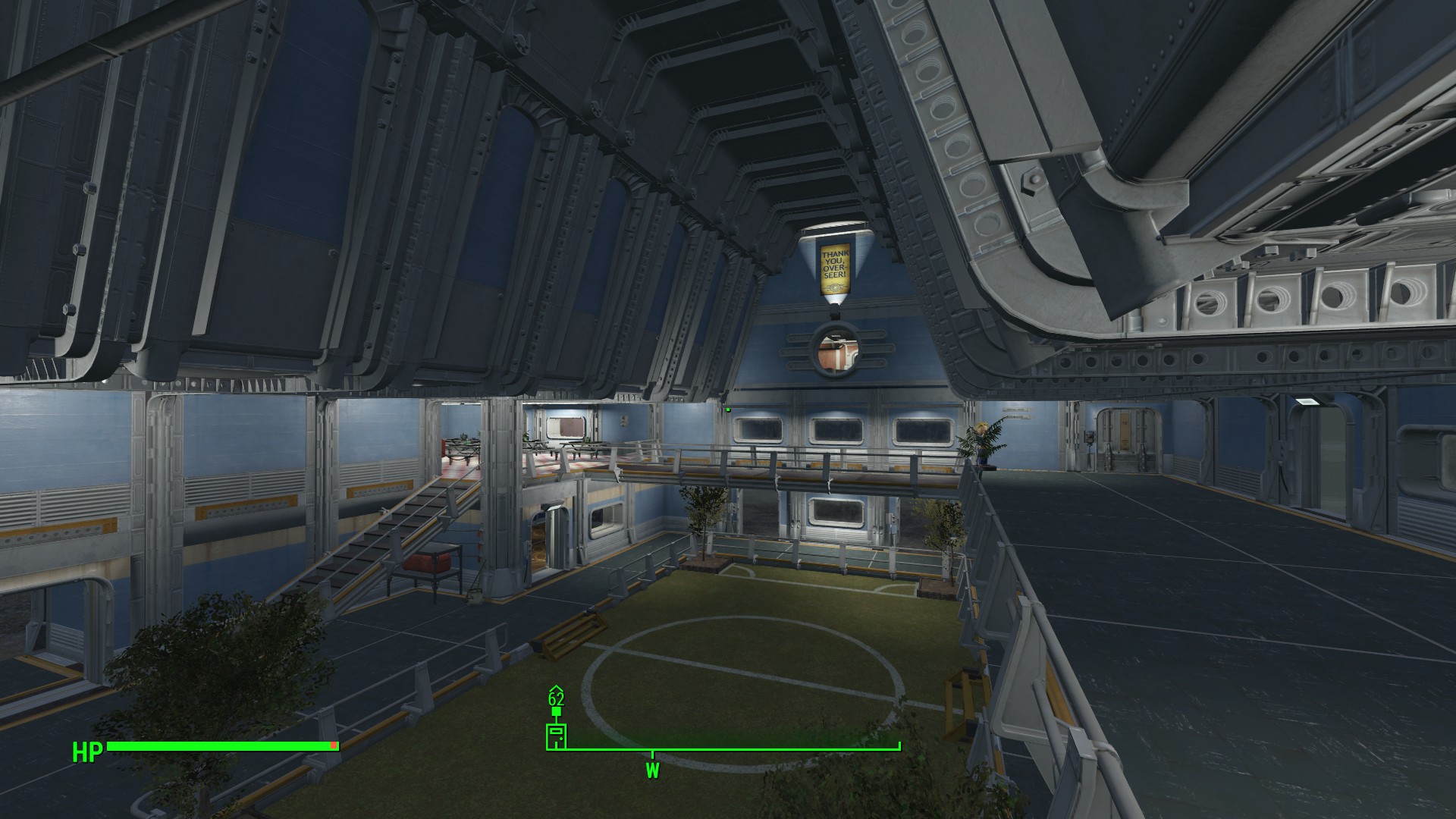Click the Vault-Tec emblem on the banner
Image resolution: width=1456 pixels, height=819 pixels.
point(836,287)
